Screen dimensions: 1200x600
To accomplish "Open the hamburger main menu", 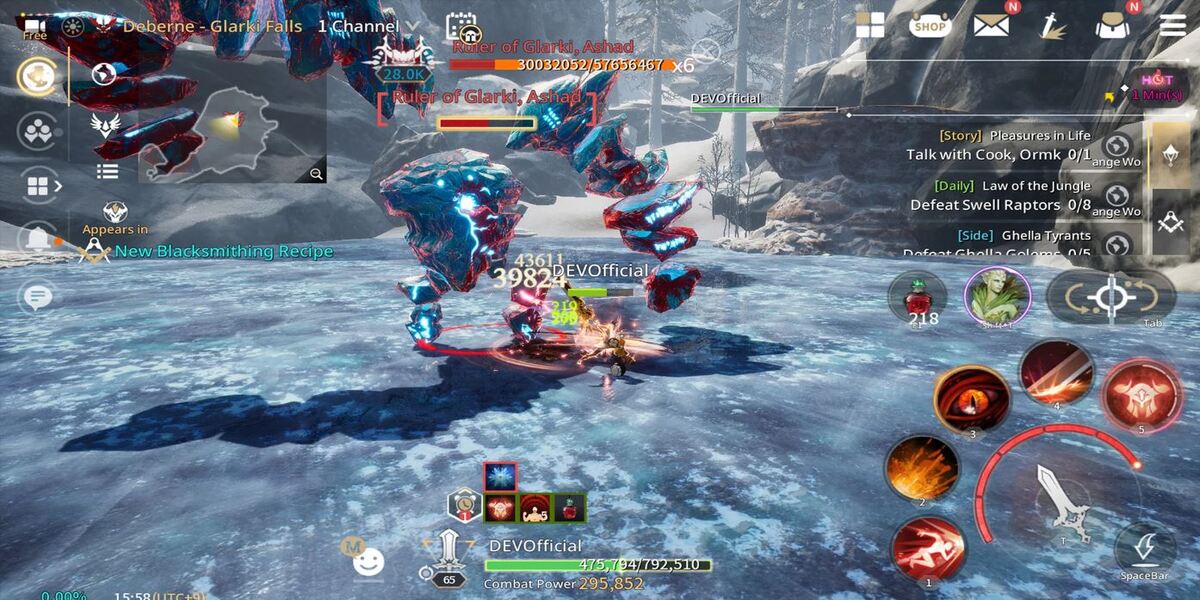I will click(x=1172, y=25).
